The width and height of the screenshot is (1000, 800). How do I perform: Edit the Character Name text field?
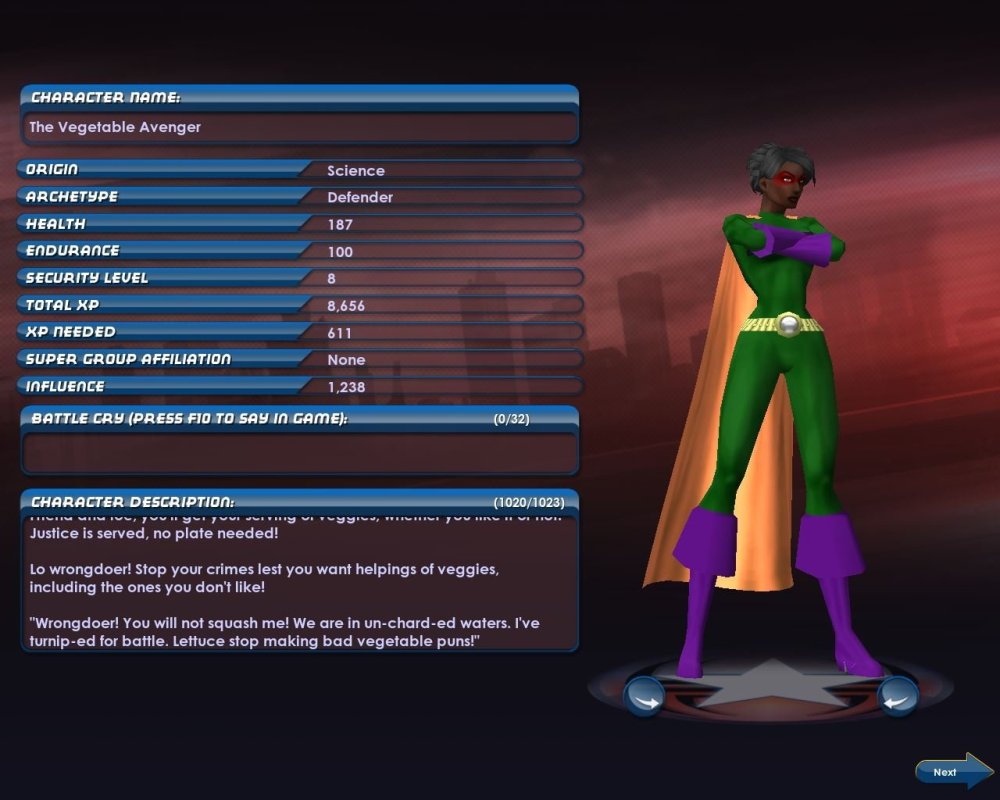(299, 128)
